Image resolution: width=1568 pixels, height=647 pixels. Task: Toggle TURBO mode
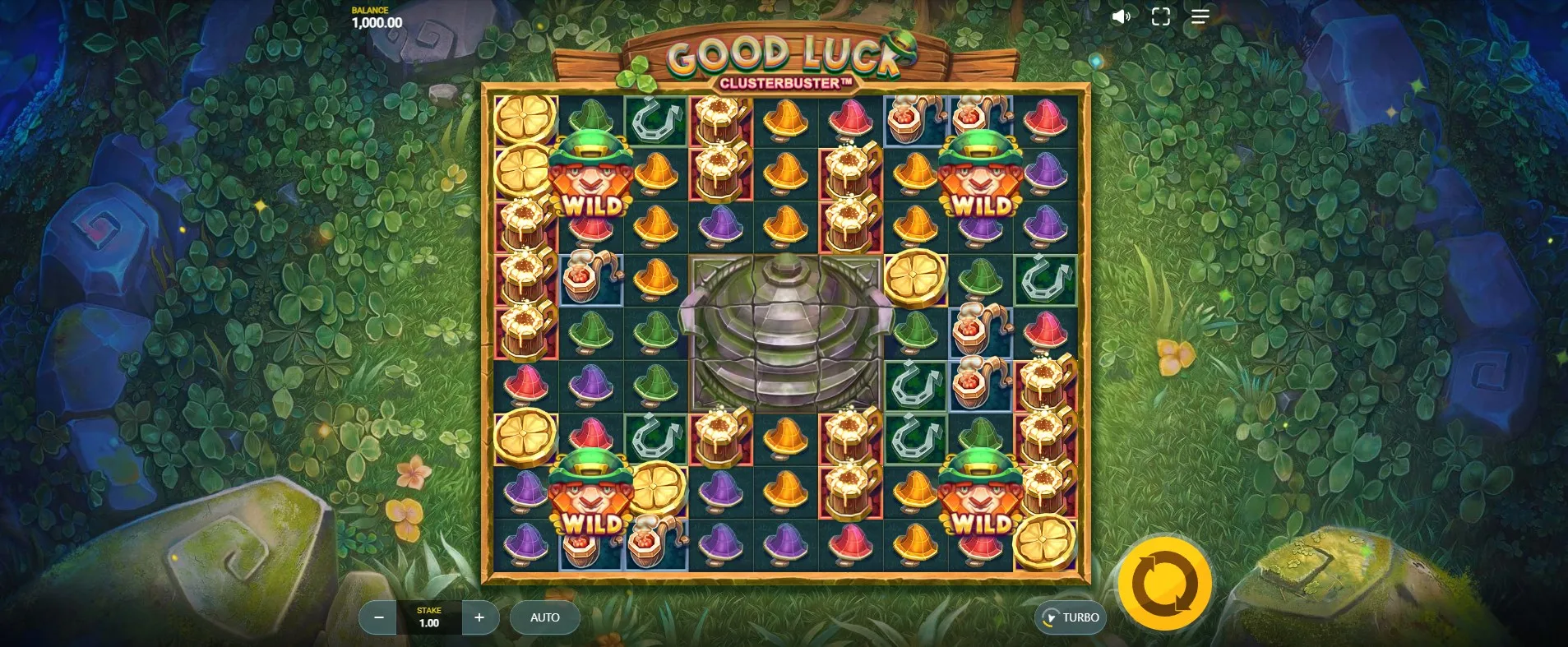[1071, 617]
